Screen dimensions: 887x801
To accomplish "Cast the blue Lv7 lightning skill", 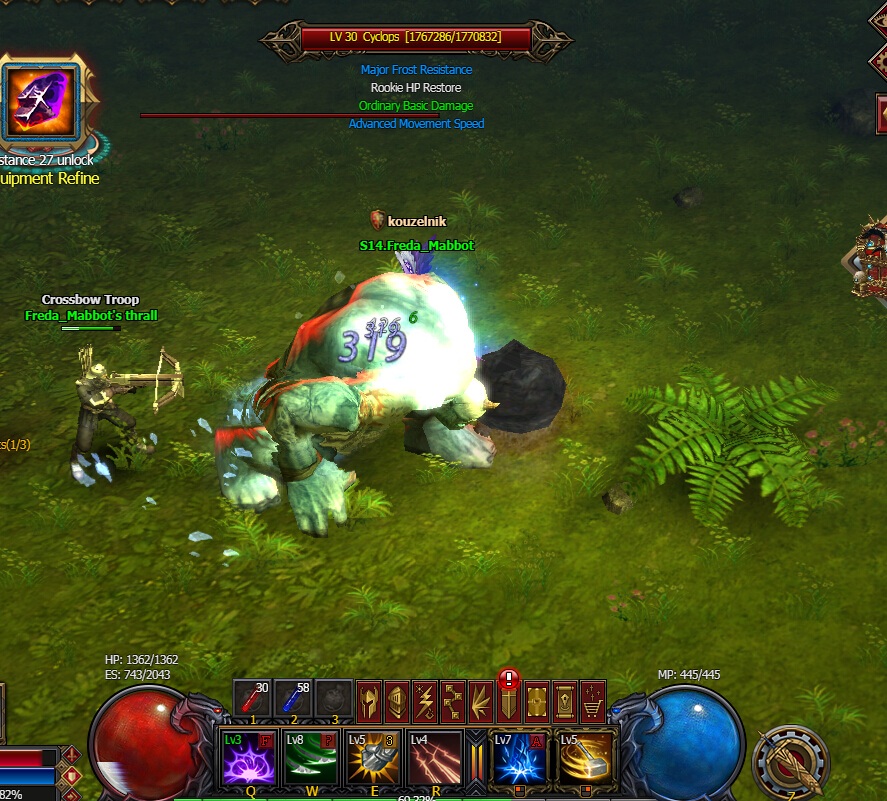I will pyautogui.click(x=520, y=757).
